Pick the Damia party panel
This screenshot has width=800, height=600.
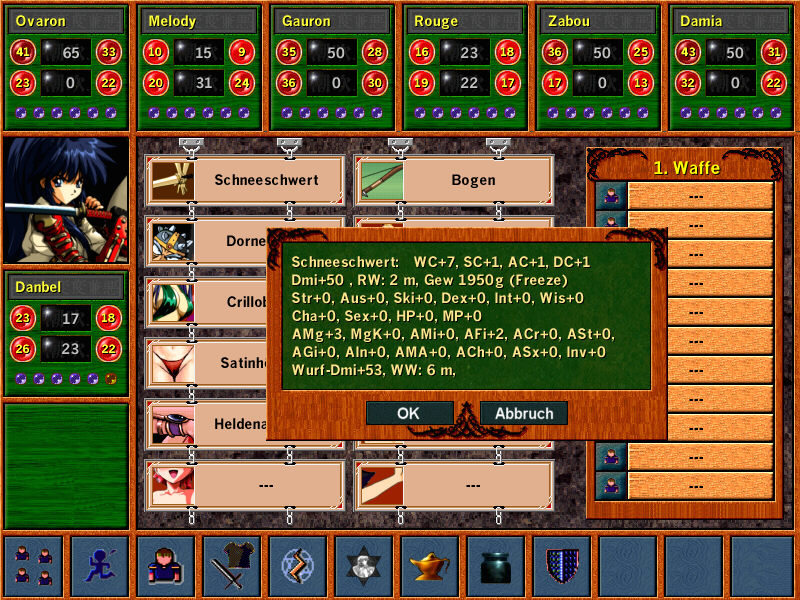(x=731, y=67)
